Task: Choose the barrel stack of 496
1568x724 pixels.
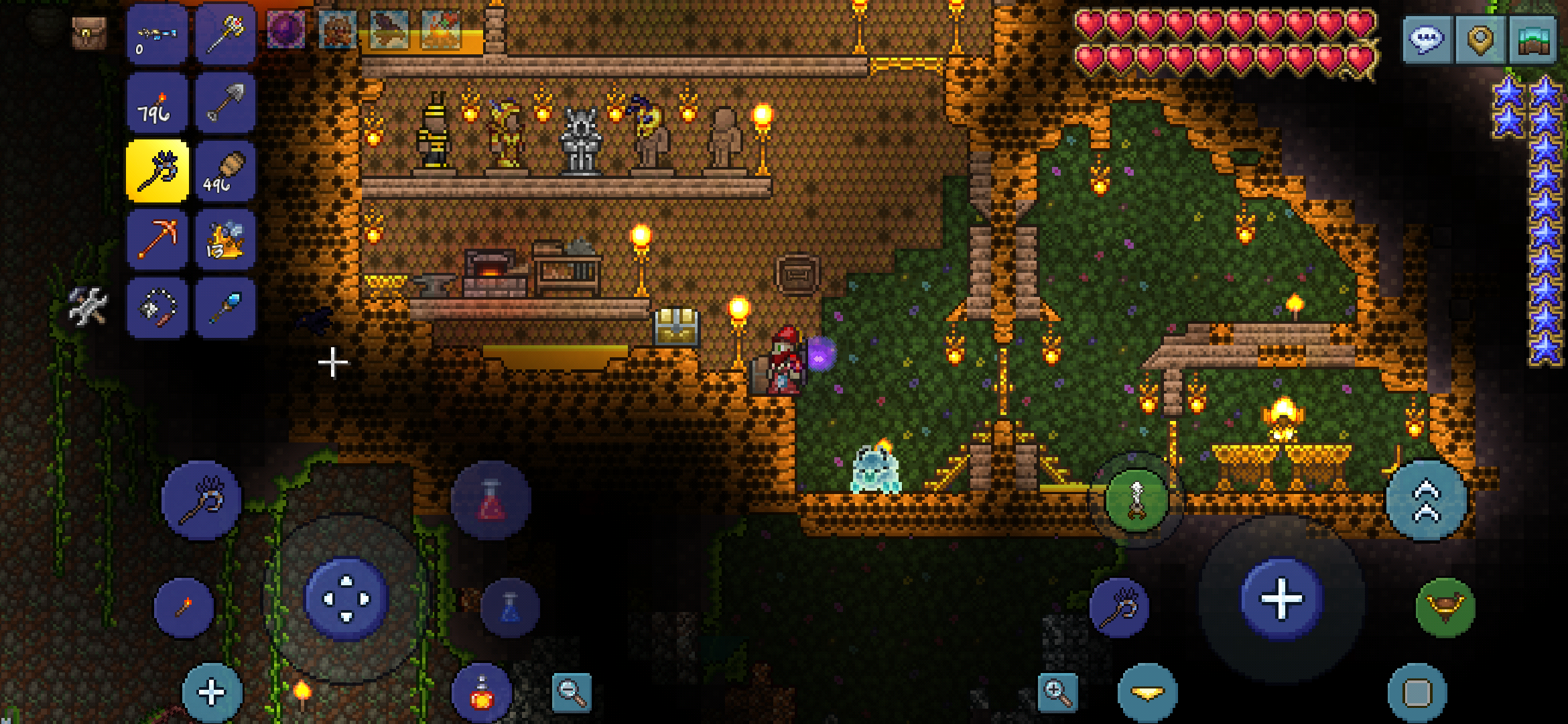Action: click(x=225, y=172)
